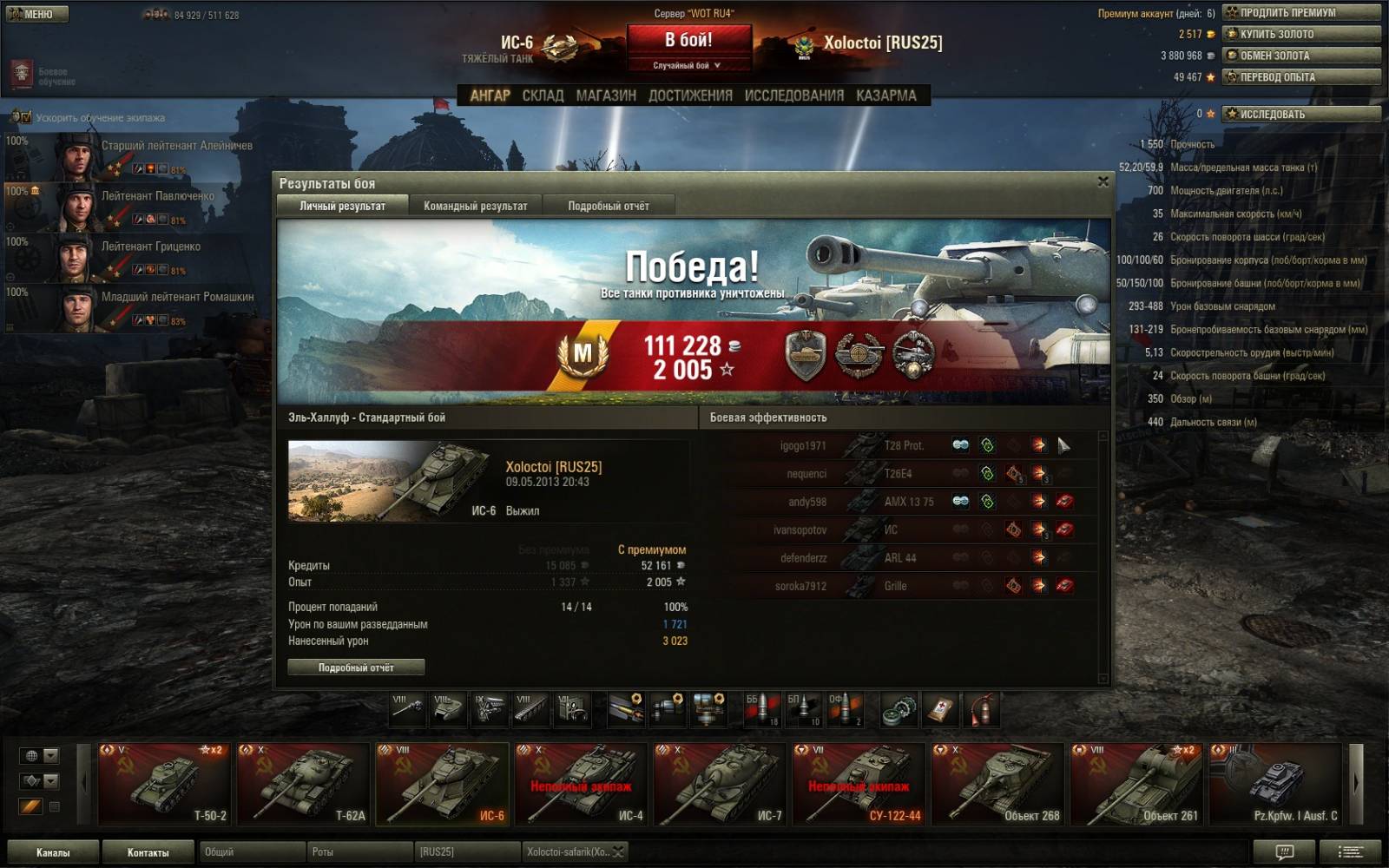The image size is (1389, 868).
Task: Open the ИССЛЕДОВАНИЯ section
Action: pyautogui.click(x=793, y=95)
